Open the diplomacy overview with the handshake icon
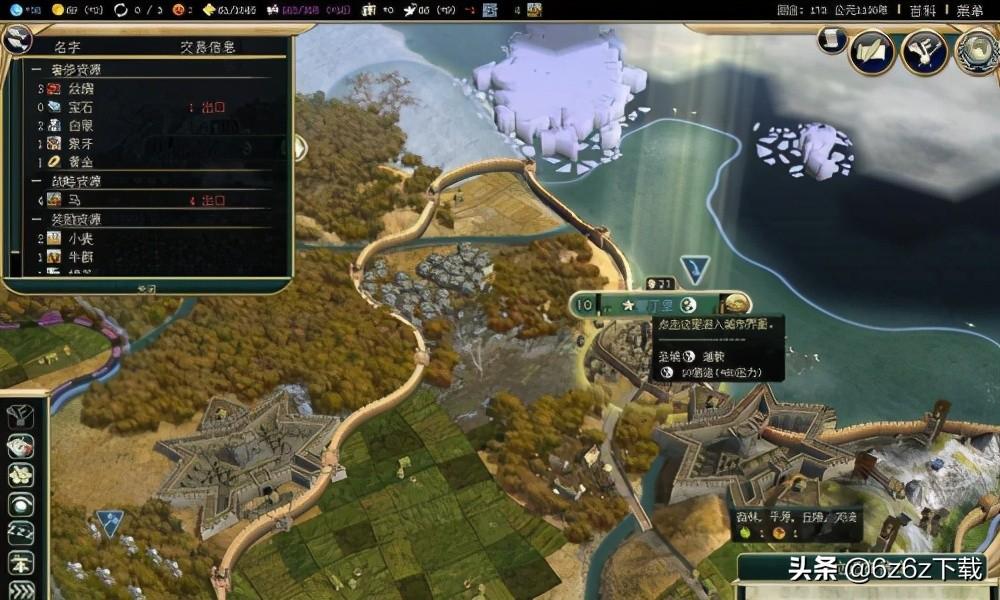This screenshot has height=600, width=1000. 923,52
